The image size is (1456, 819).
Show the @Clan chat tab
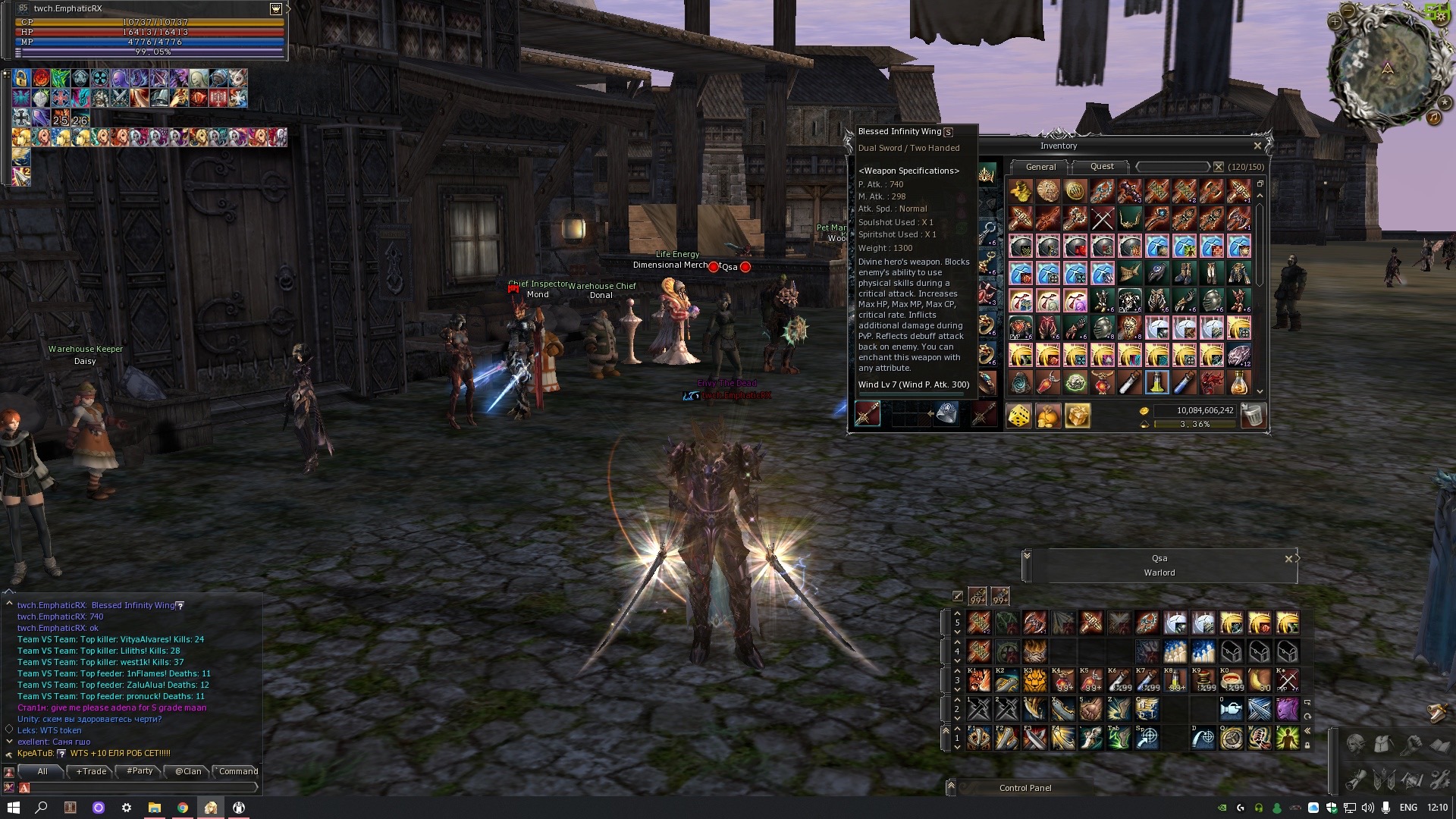coord(188,771)
